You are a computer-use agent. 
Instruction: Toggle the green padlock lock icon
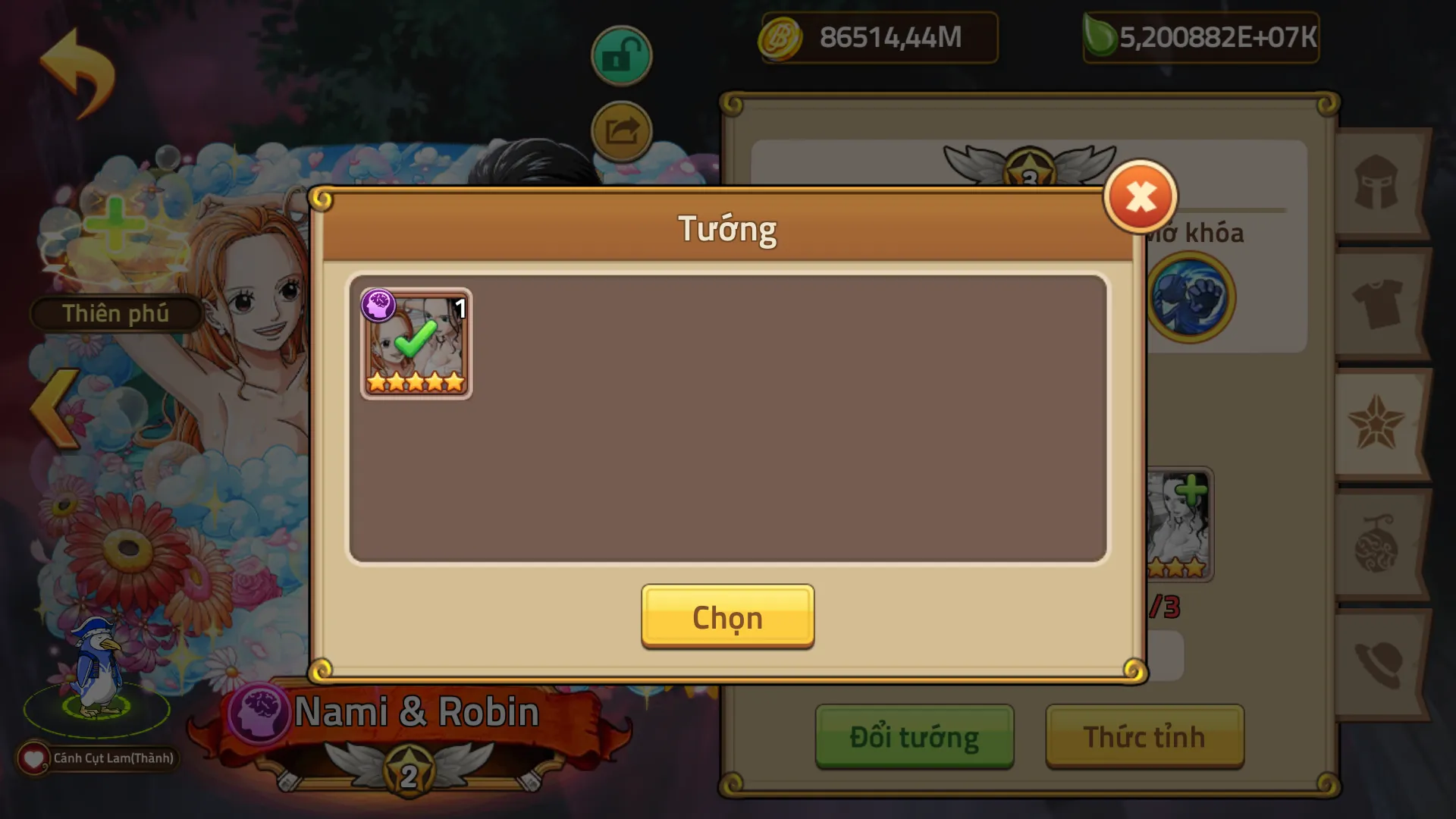point(621,56)
